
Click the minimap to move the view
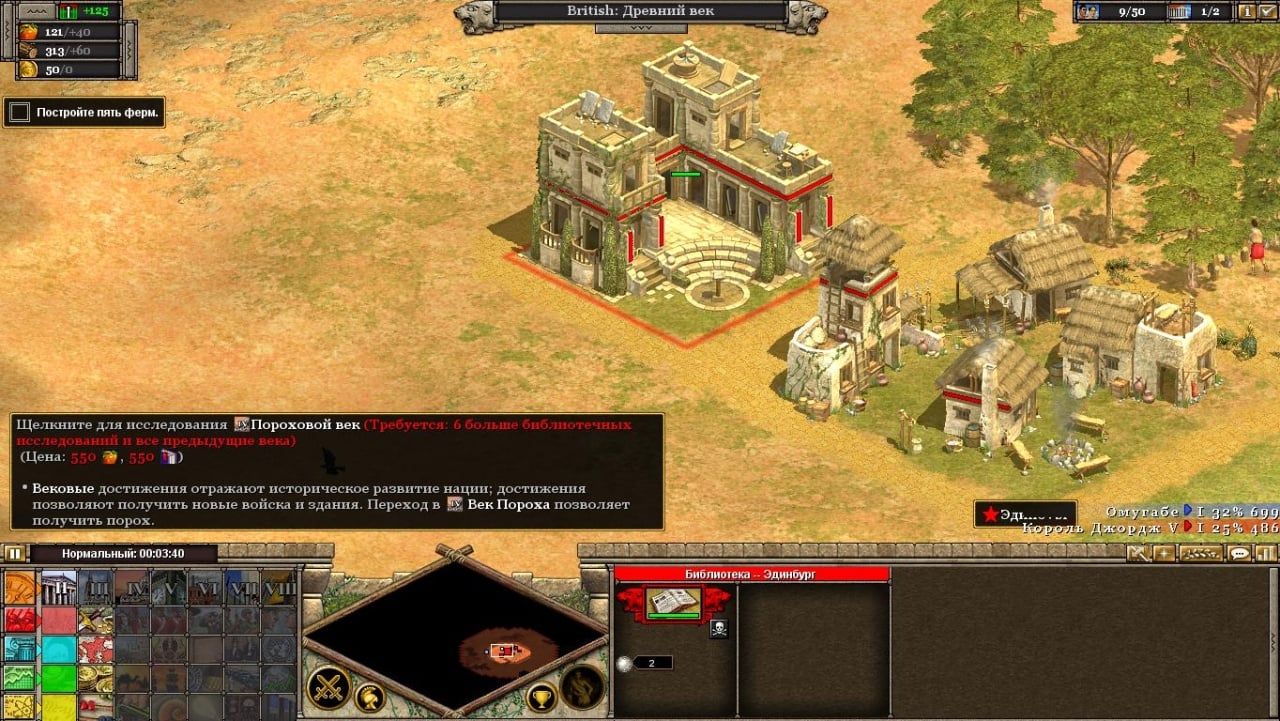tap(455, 640)
